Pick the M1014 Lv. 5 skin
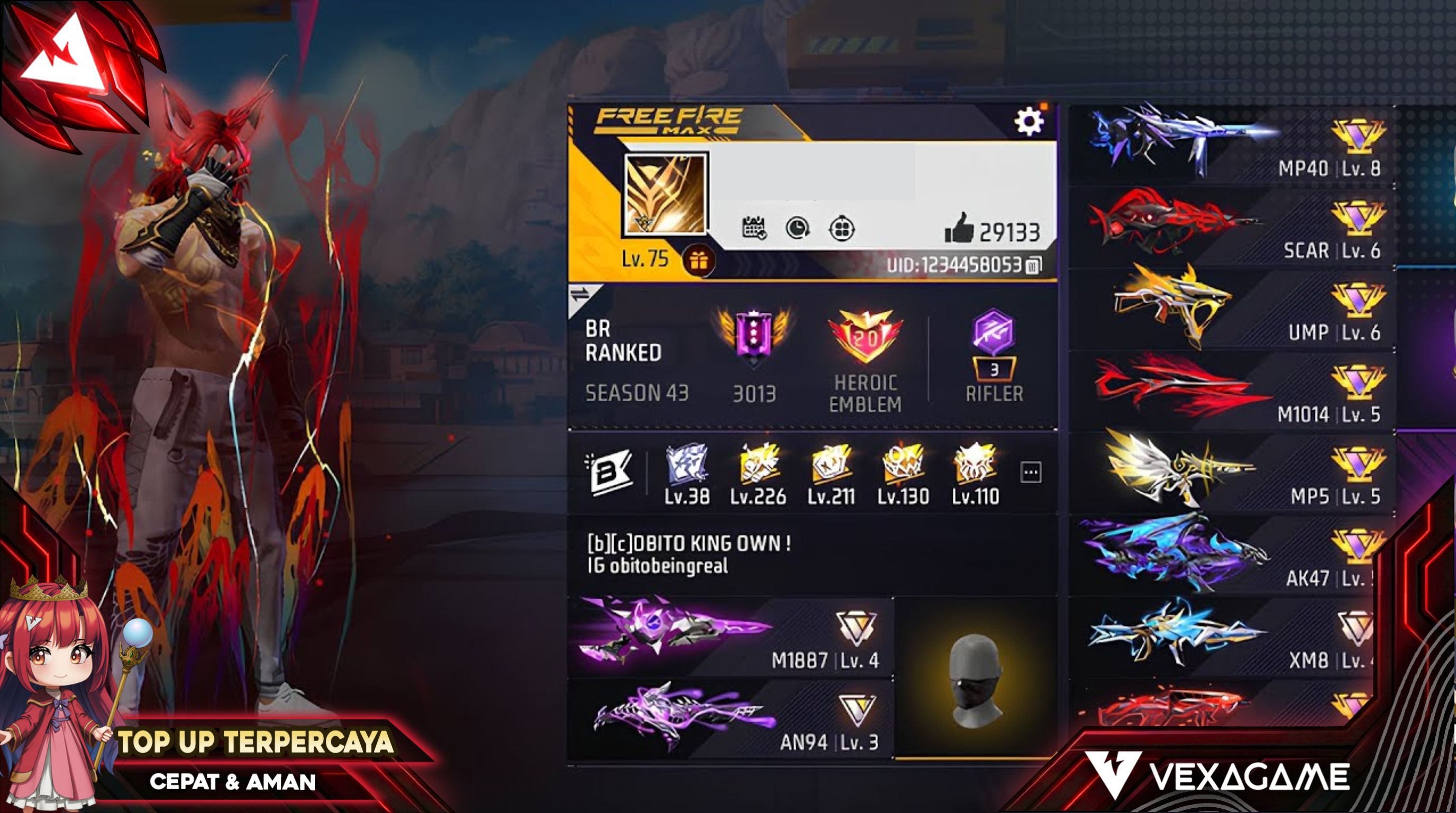Screen dimensions: 1456x813 pyautogui.click(x=1232, y=390)
